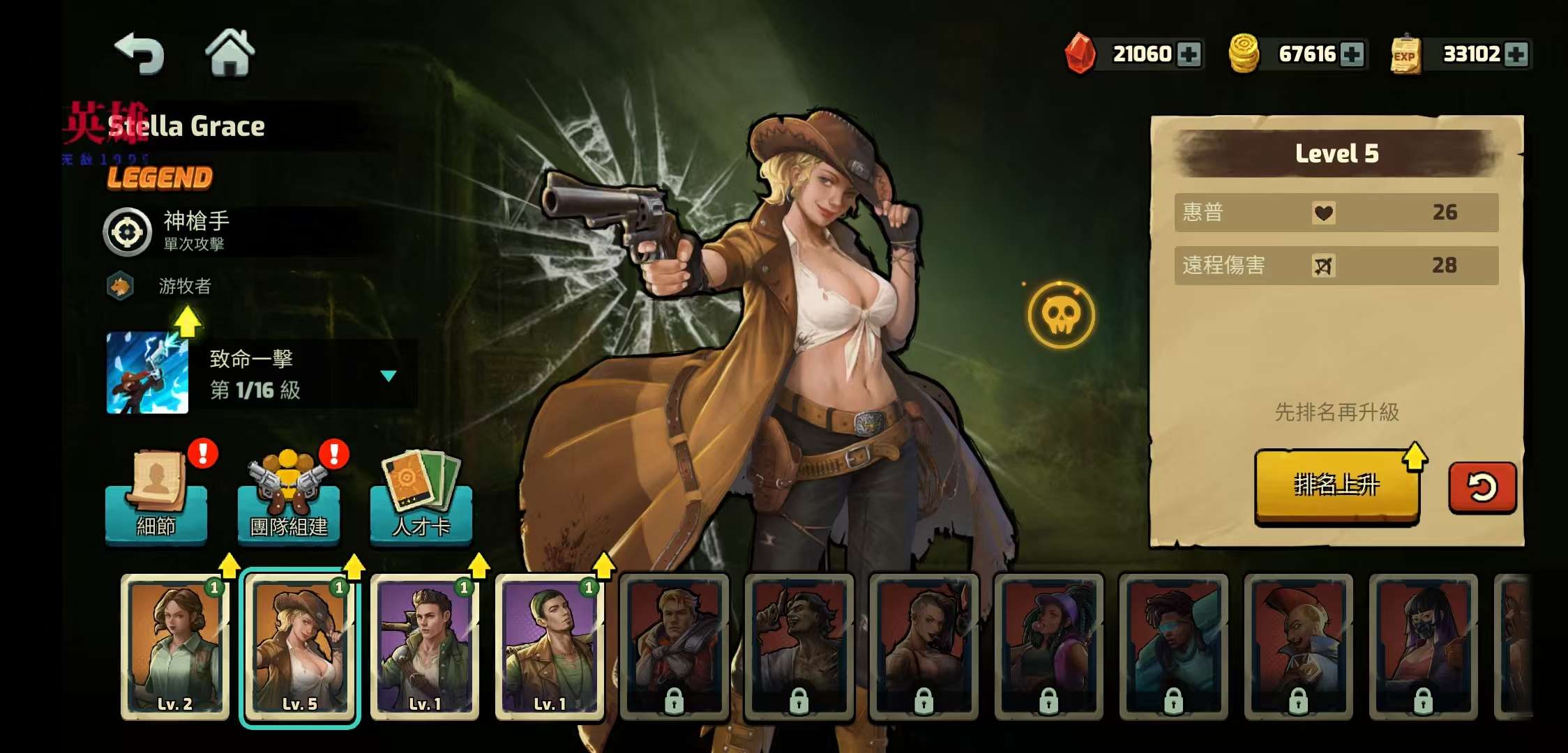View the 神槍手 class icon
The image size is (1568, 753).
128,232
